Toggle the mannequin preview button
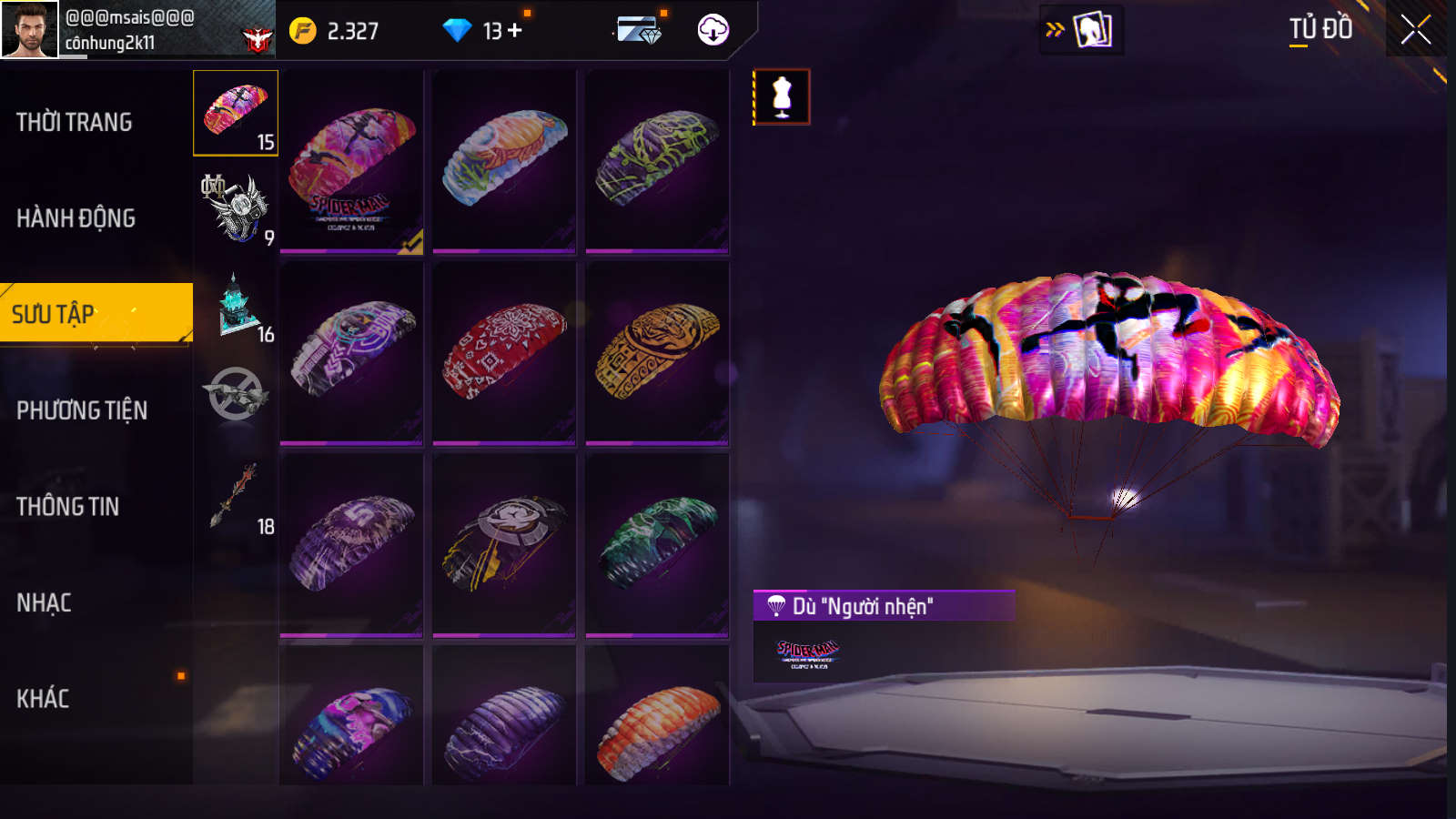 coord(782,97)
